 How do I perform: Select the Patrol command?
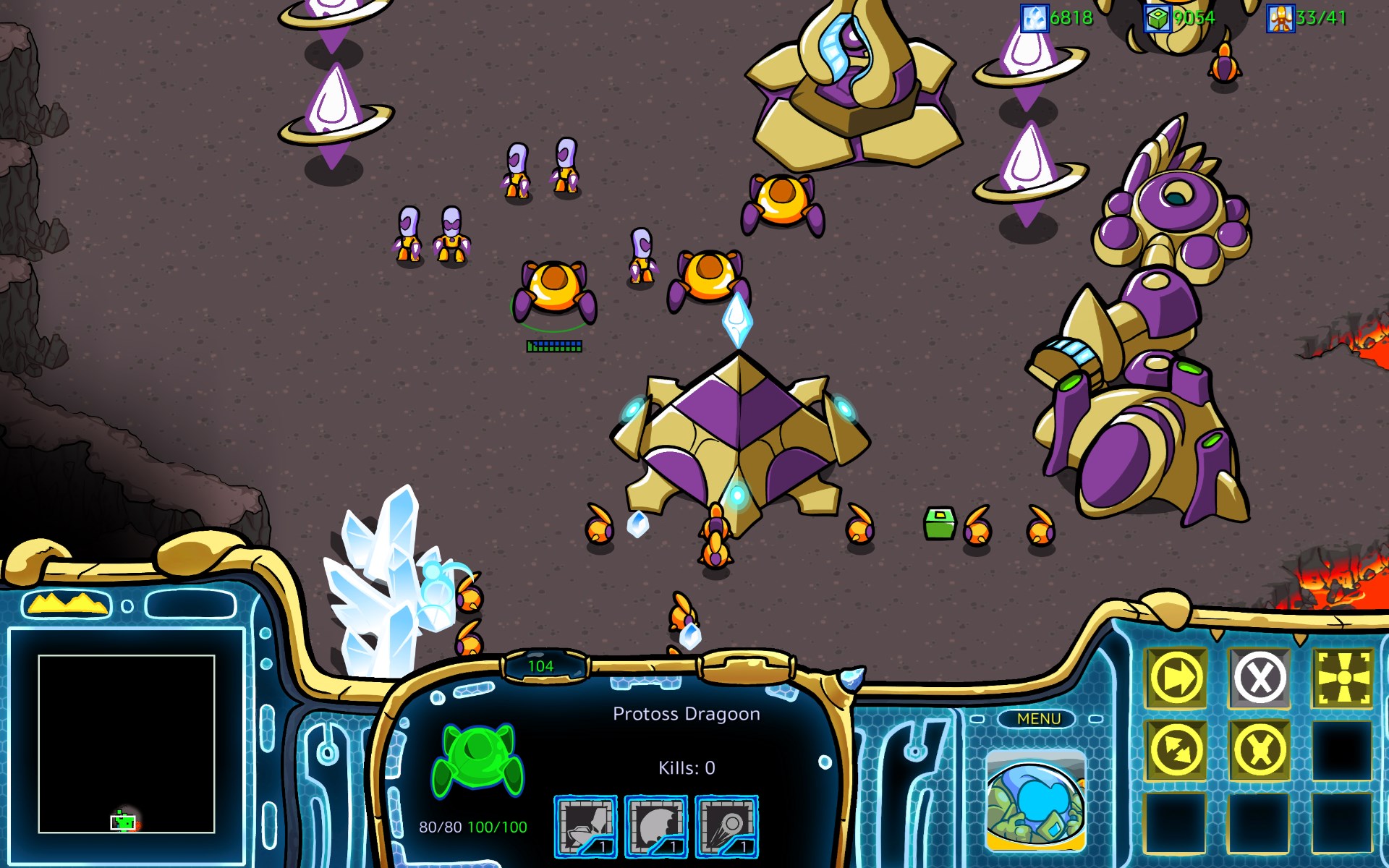click(1176, 750)
